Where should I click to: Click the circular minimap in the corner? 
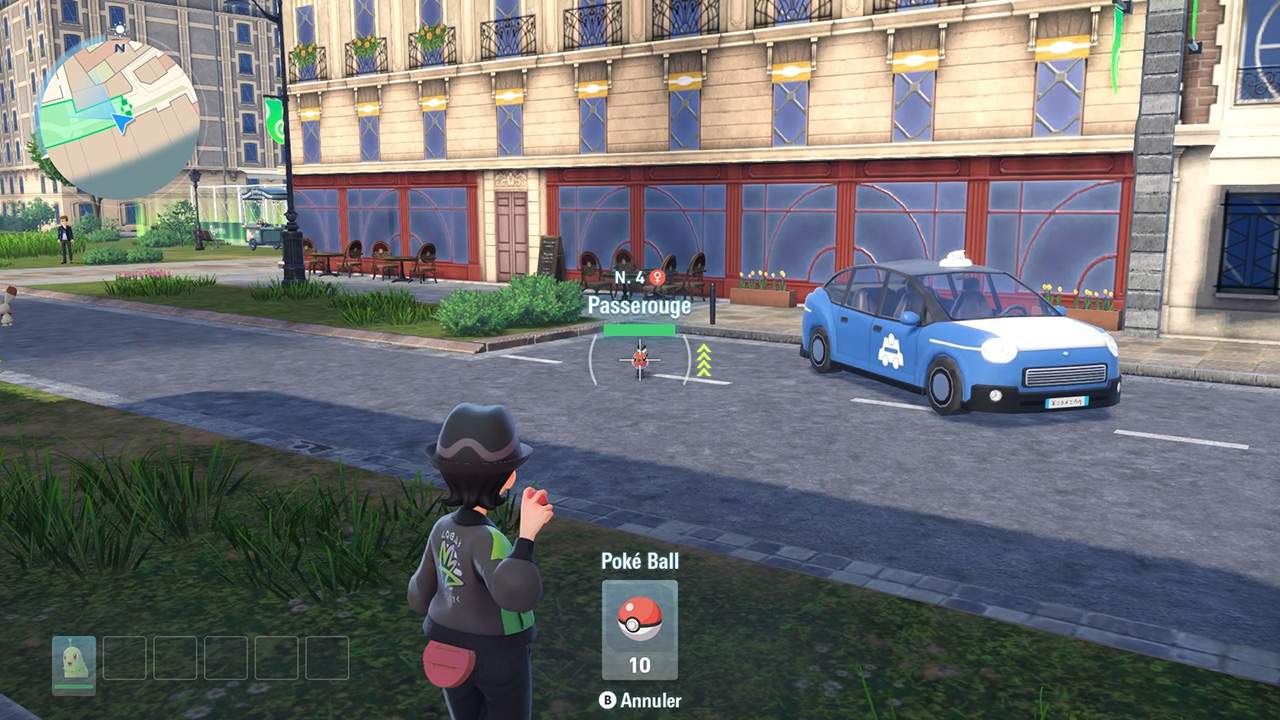click(122, 110)
